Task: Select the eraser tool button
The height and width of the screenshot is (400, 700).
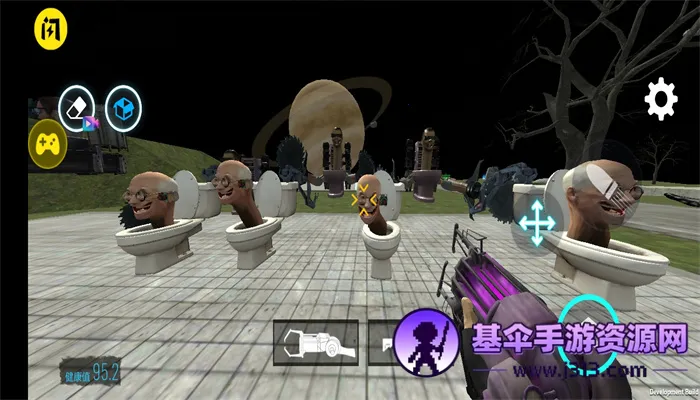Action: [x=77, y=105]
